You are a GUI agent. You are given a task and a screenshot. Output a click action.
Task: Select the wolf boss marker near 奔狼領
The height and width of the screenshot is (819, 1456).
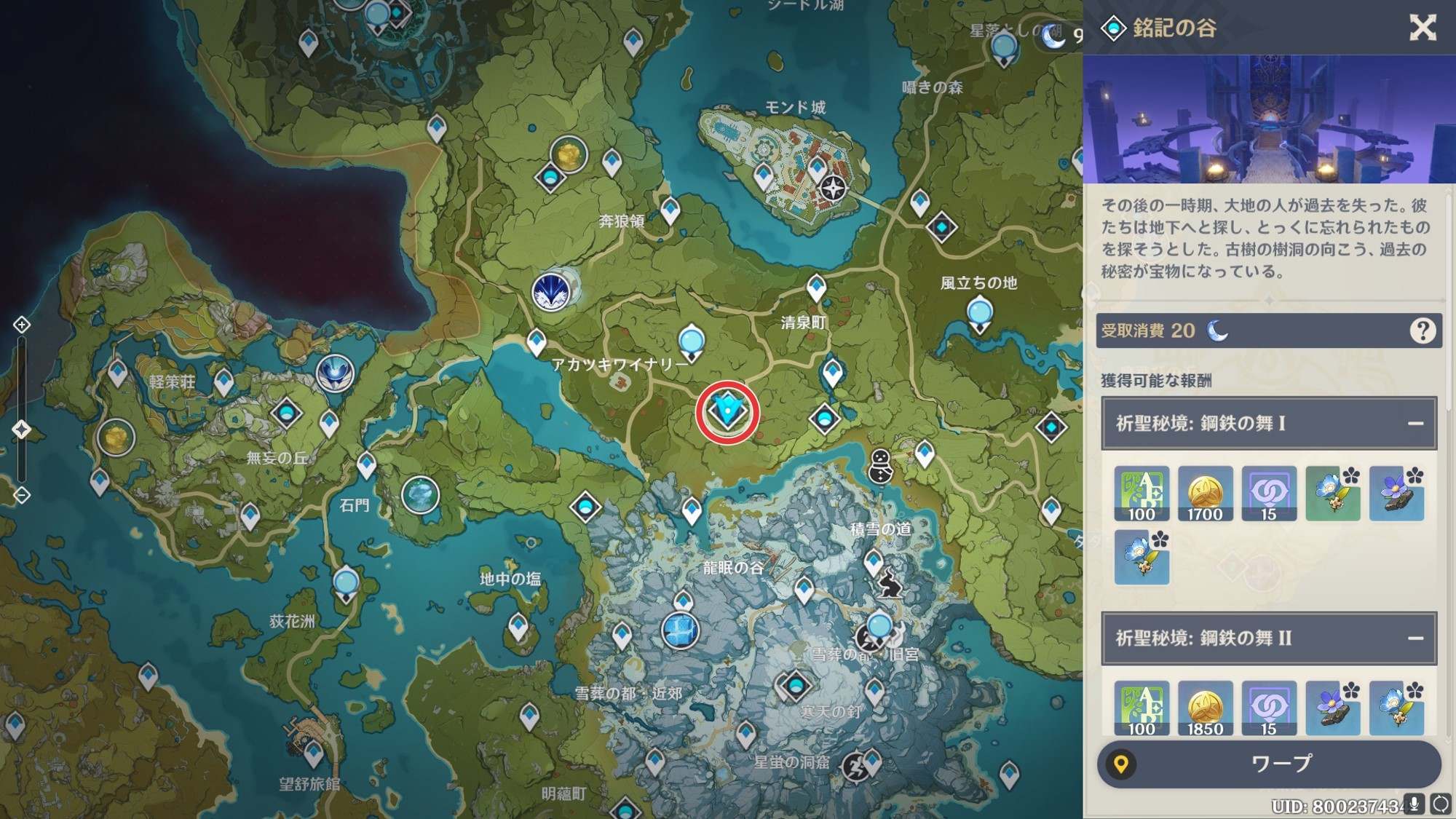click(551, 291)
